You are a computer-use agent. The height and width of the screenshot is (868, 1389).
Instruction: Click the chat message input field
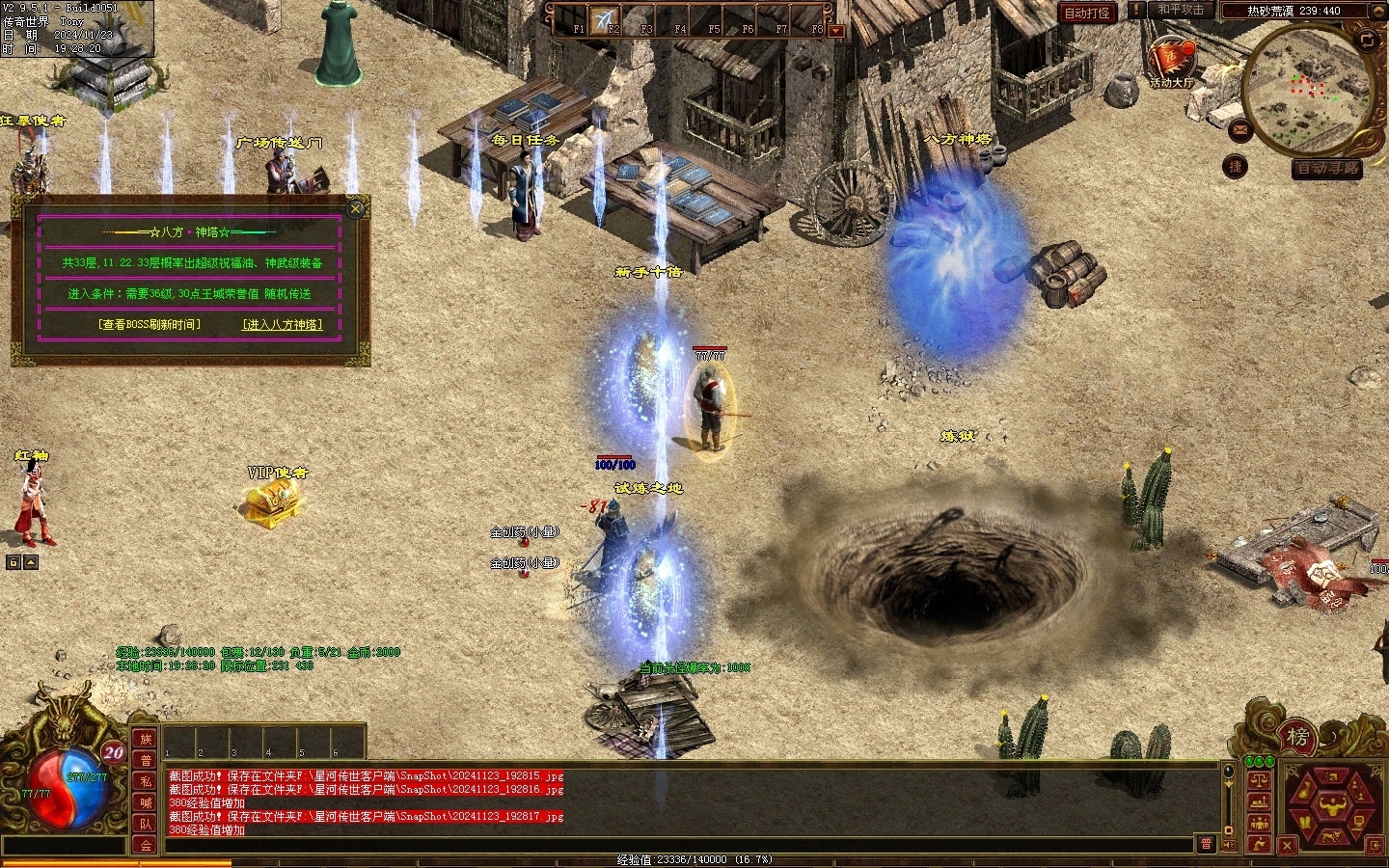point(675,845)
